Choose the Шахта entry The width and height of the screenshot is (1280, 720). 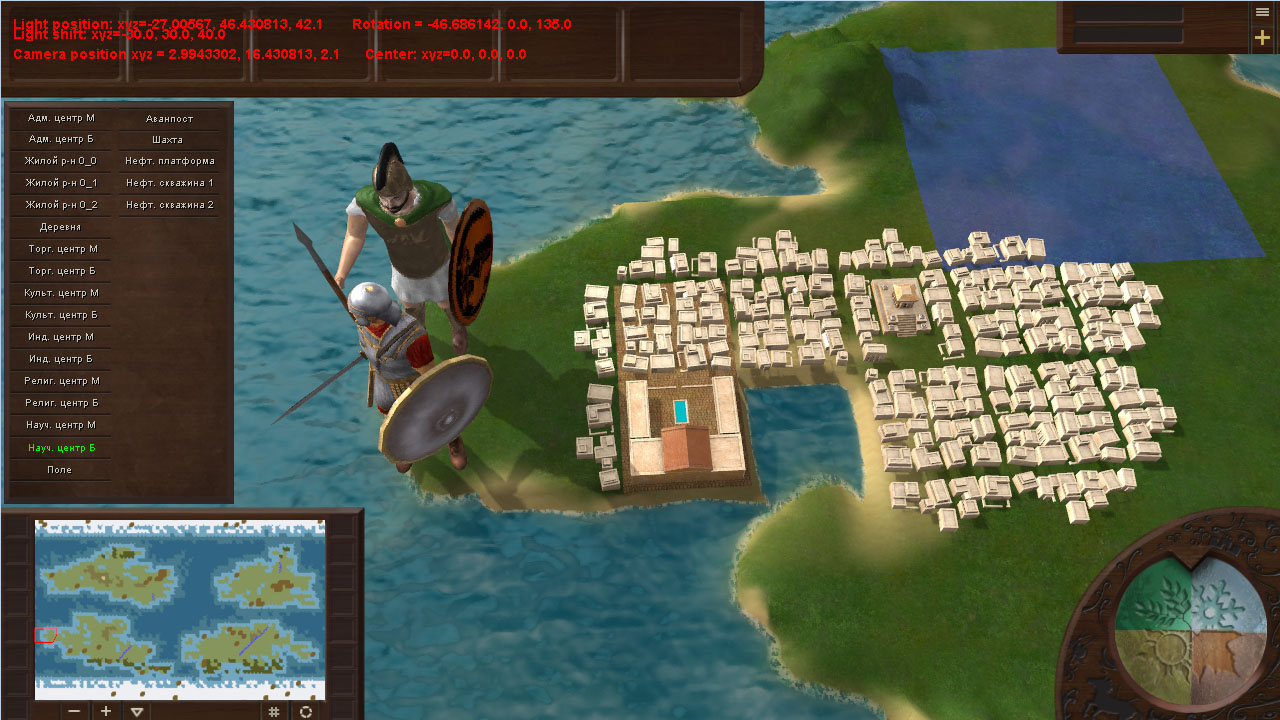pyautogui.click(x=168, y=140)
